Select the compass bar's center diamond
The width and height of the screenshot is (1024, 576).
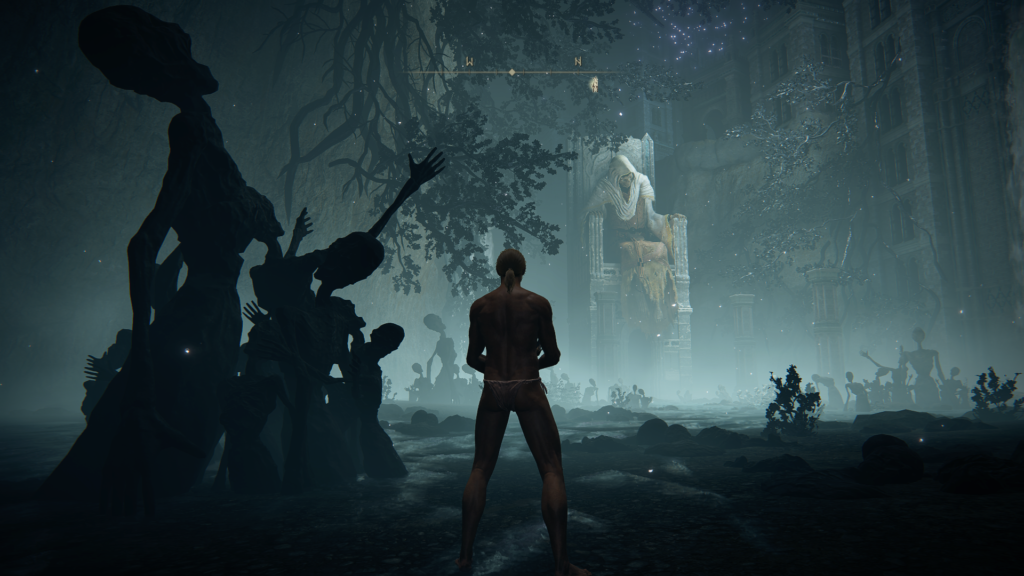512,72
